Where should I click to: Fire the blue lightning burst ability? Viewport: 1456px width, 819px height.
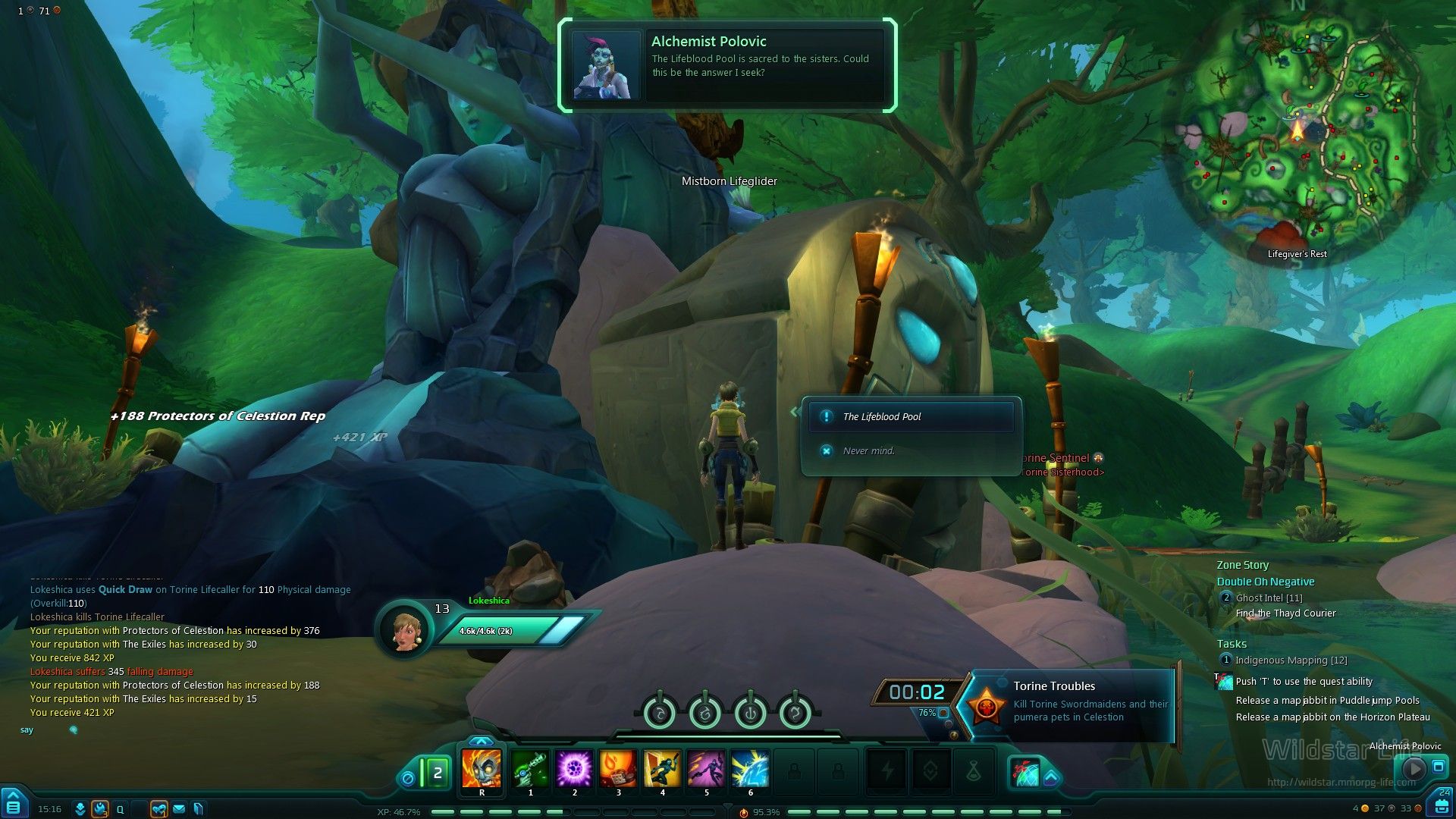coord(750,768)
